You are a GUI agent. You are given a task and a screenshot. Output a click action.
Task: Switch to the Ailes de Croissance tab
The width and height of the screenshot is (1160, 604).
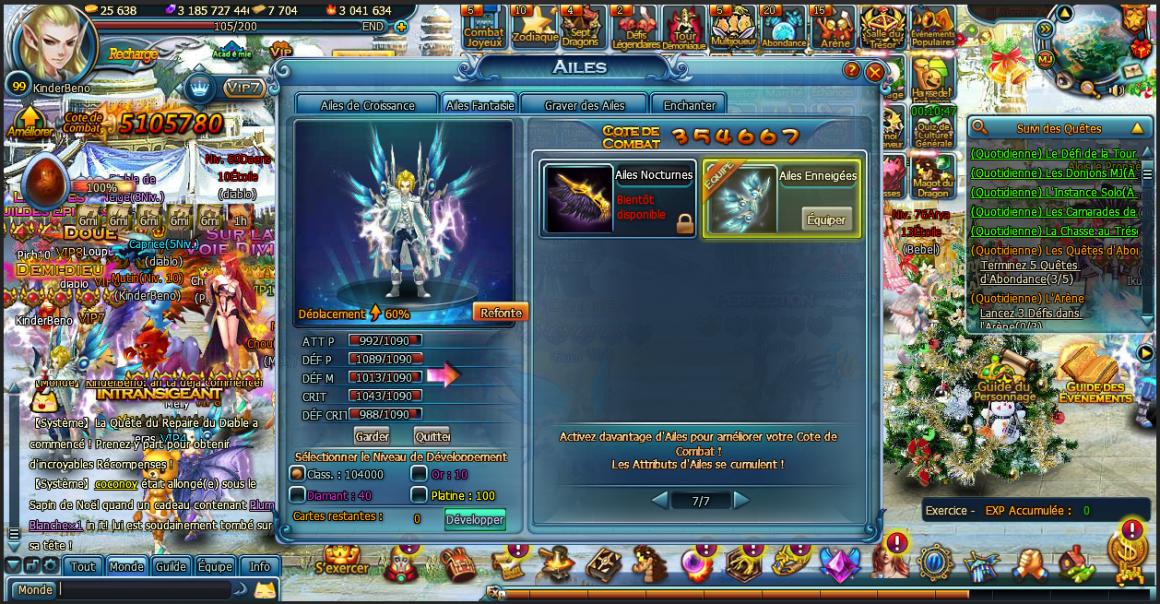pos(367,105)
